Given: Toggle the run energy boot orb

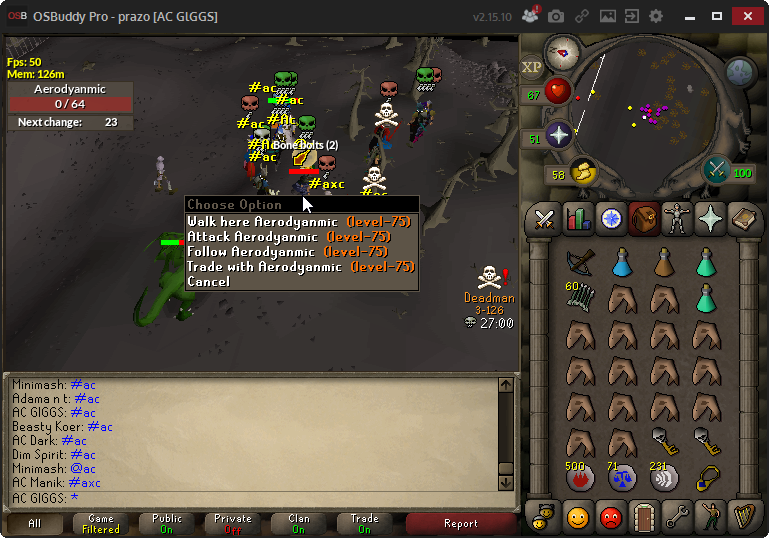Looking at the screenshot, I should click(x=582, y=173).
